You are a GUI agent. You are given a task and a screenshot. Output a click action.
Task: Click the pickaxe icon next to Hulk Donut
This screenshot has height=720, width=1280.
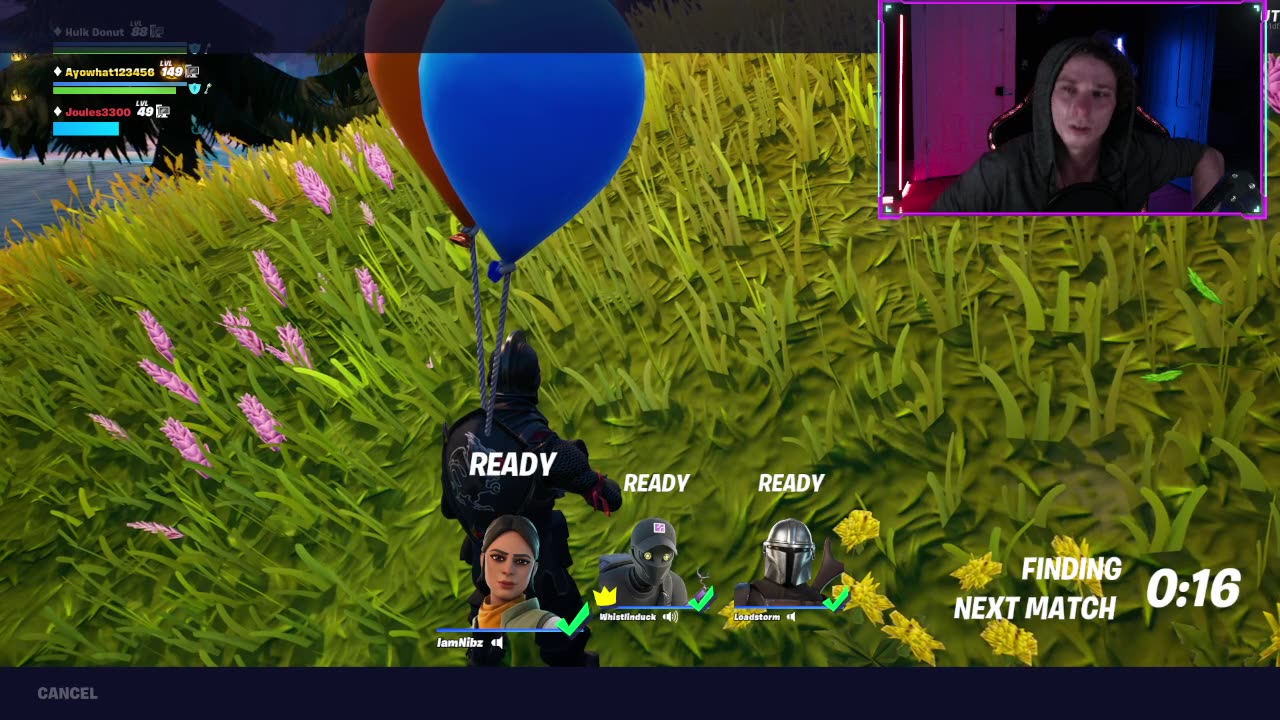point(207,48)
